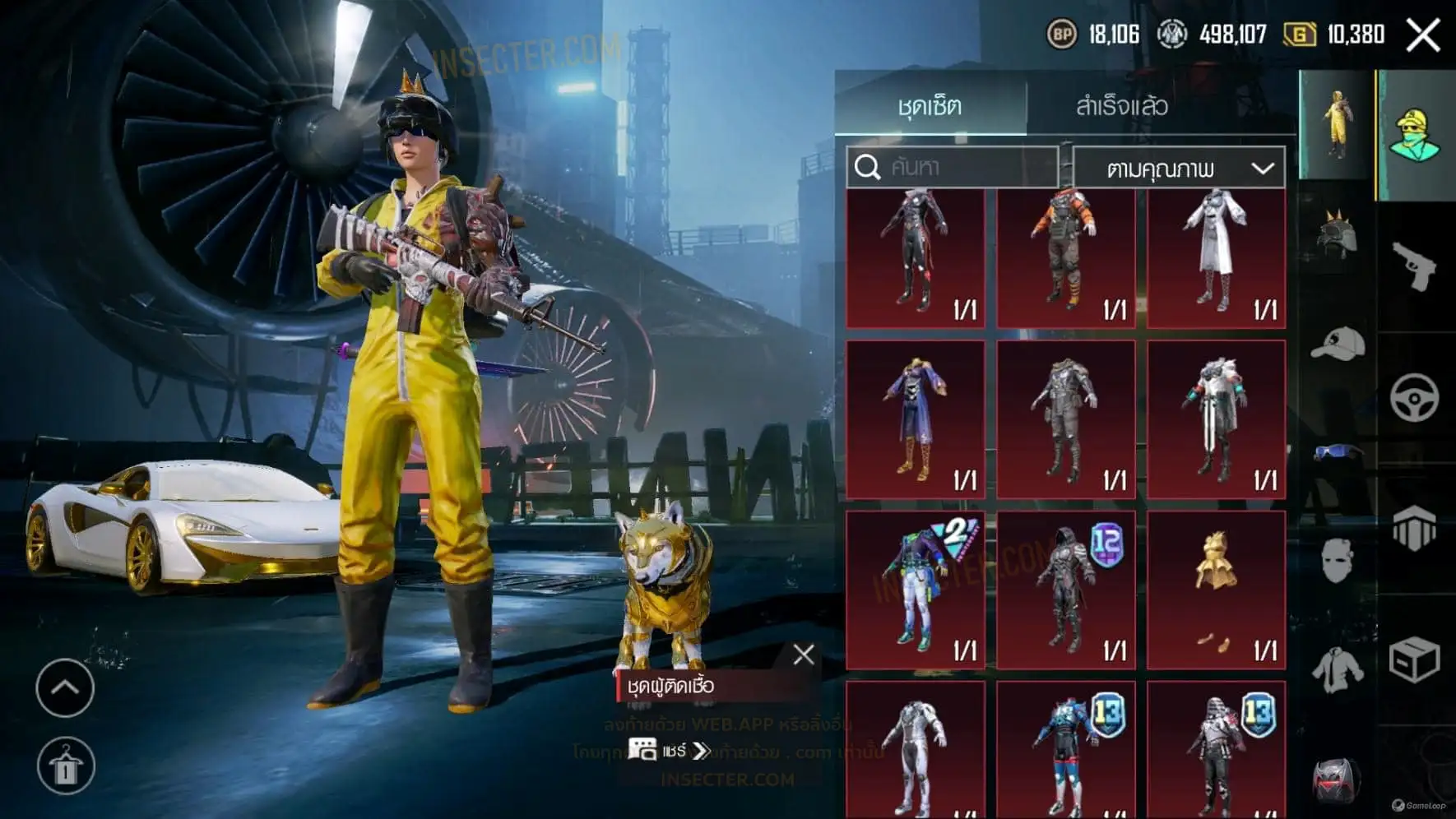Viewport: 1456px width, 819px height.
Task: Switch to the ชุดเซ็ต tab
Action: 930,106
